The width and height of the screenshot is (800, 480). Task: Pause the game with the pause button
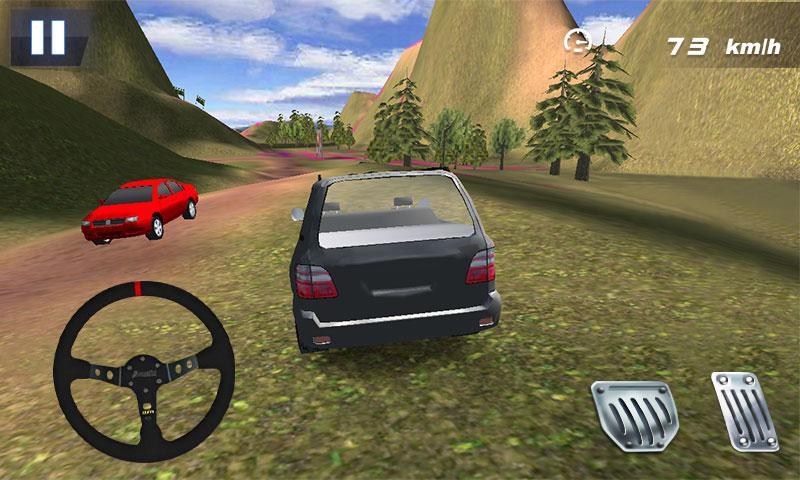point(47,37)
